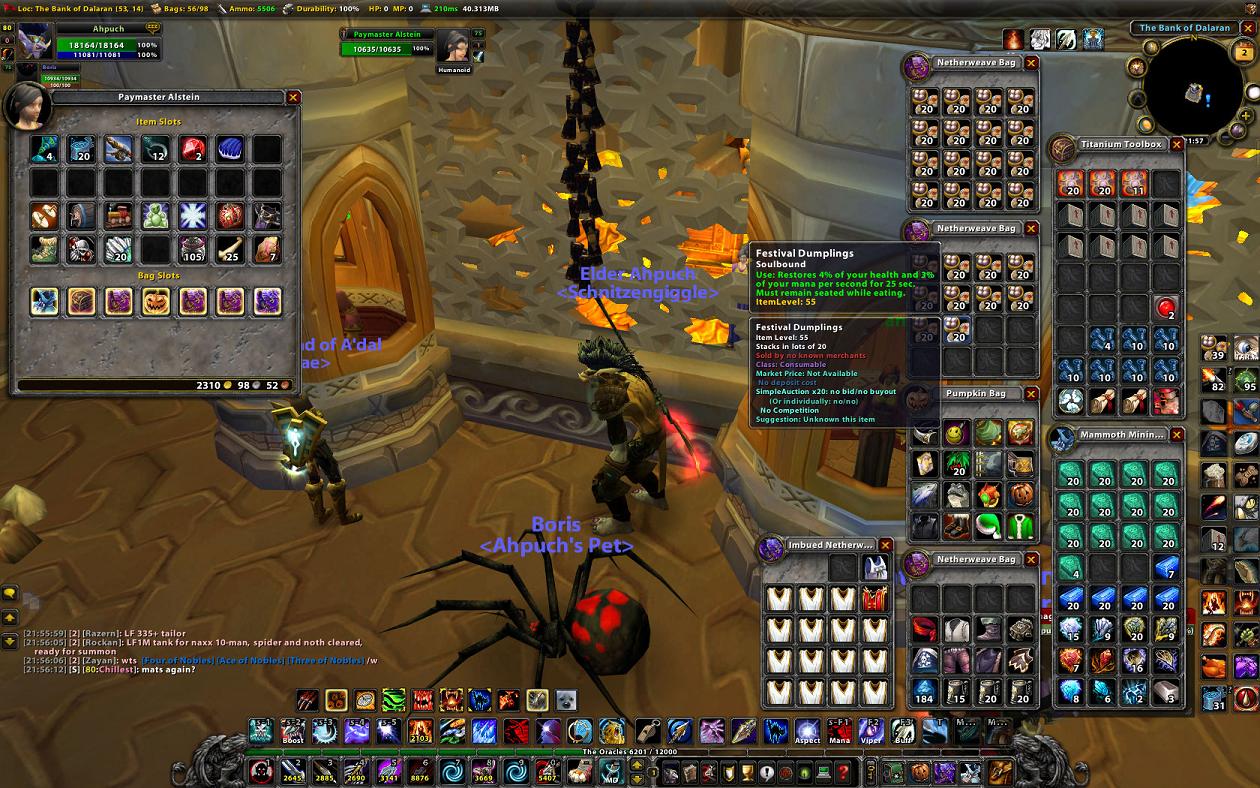Select the jack-o-lantern item in Pumpkin Bag
The height and width of the screenshot is (788, 1260).
point(1020,495)
